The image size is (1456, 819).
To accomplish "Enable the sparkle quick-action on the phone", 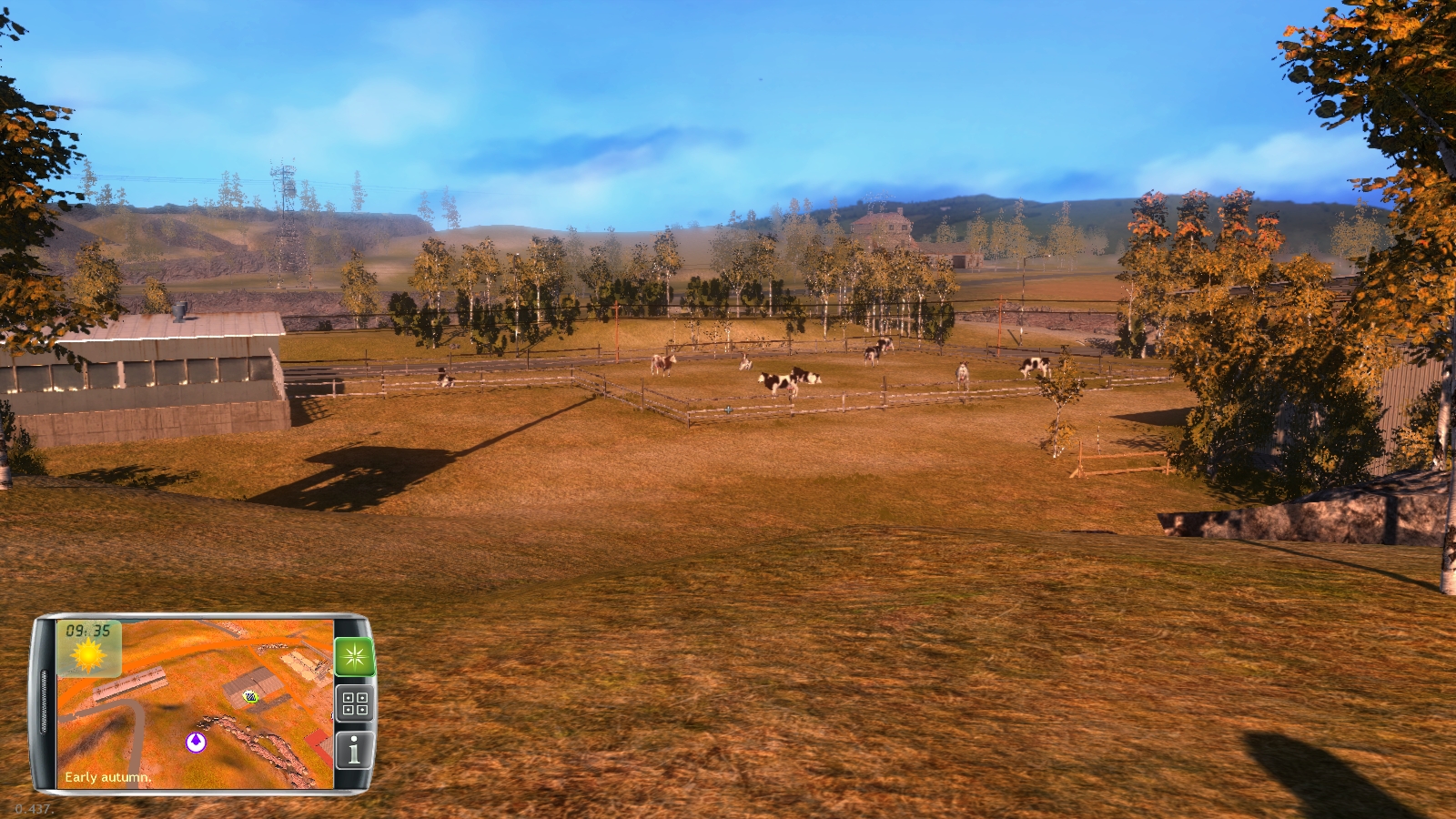I will tap(357, 656).
